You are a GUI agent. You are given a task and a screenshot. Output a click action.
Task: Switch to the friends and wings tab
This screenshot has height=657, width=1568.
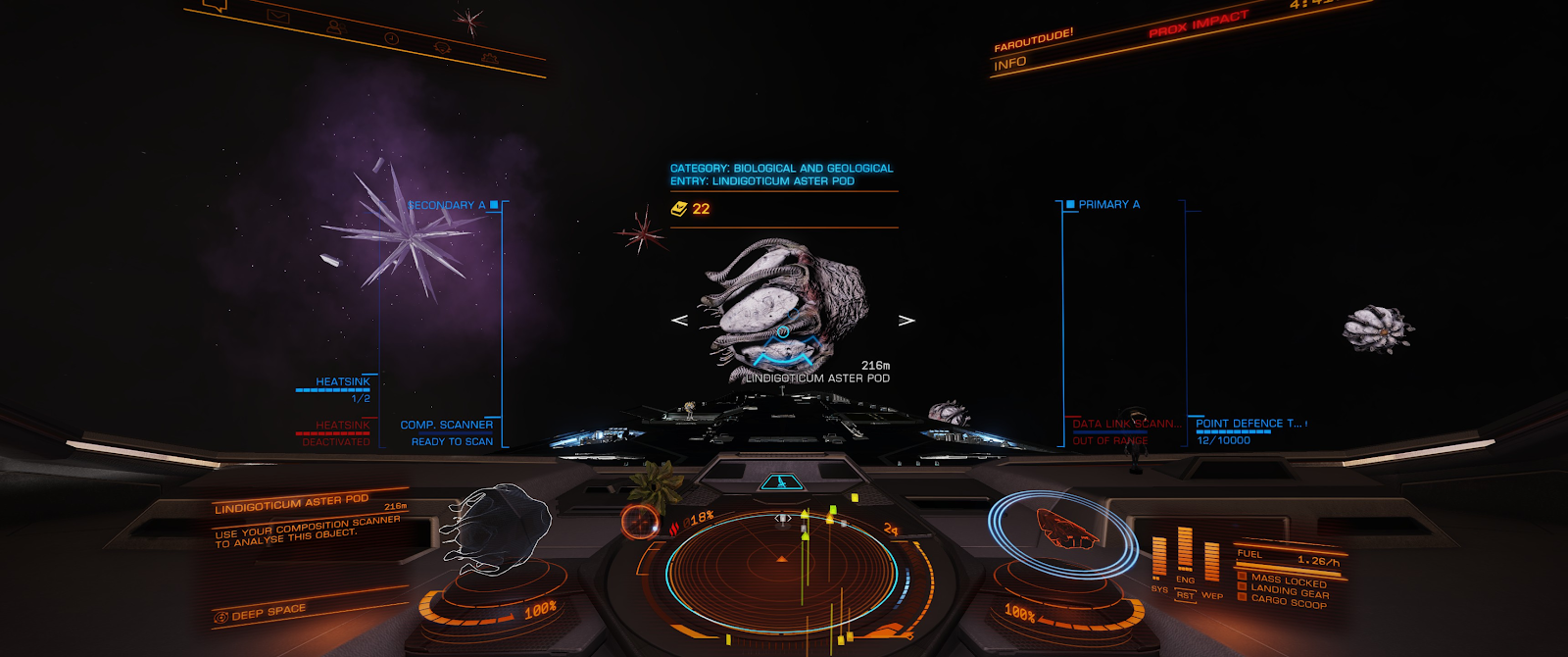coord(335,27)
